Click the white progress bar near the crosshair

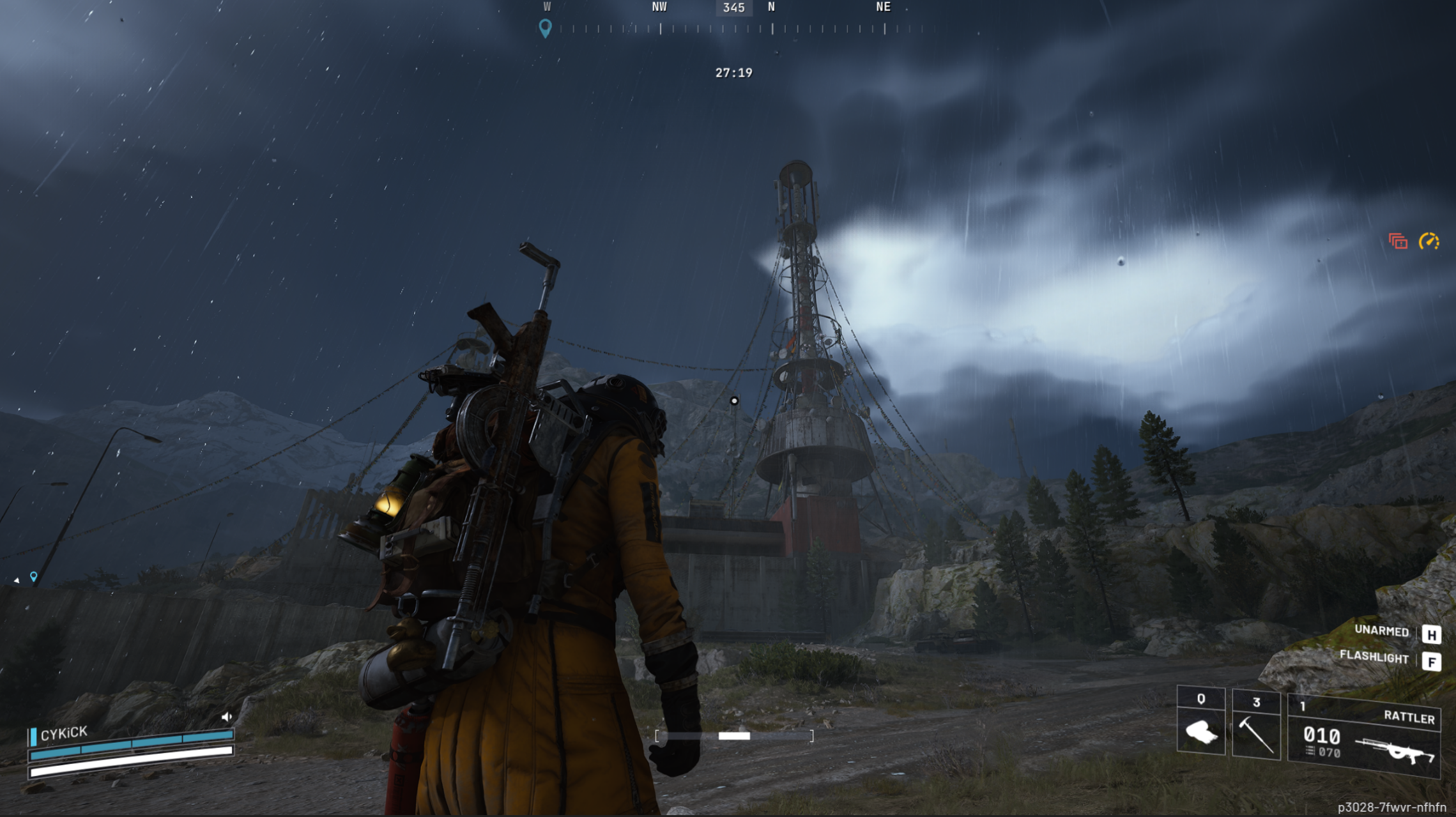[734, 735]
